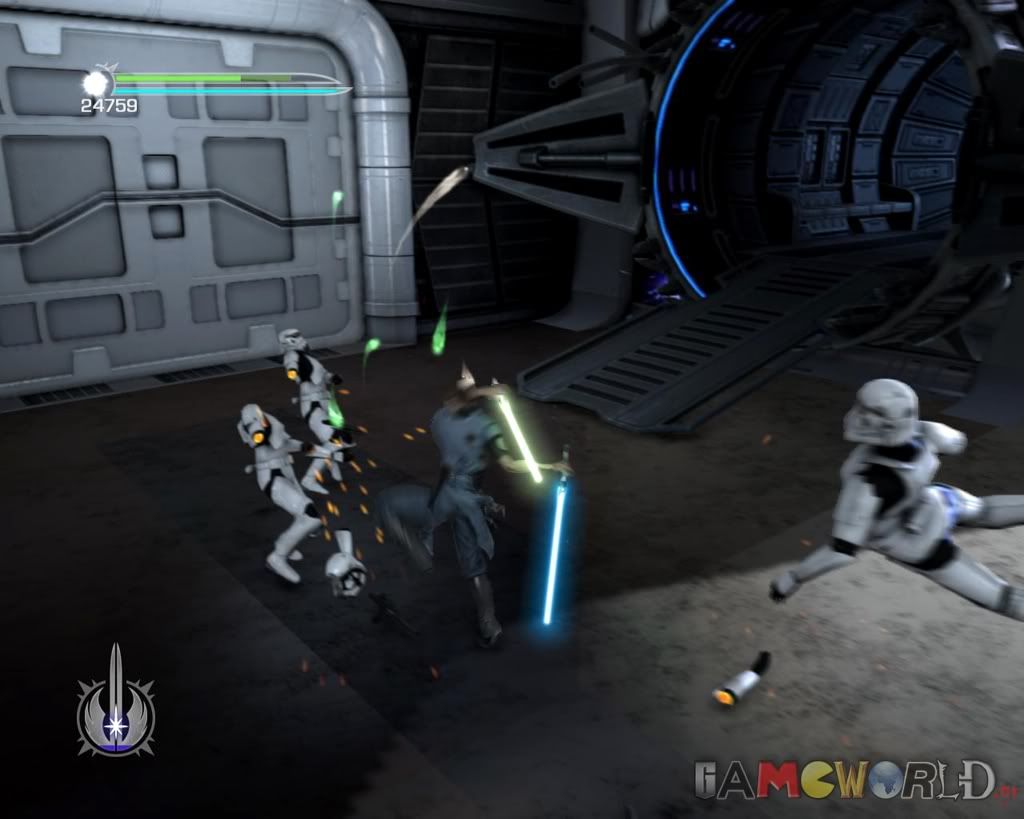This screenshot has height=819, width=1024.
Task: Click the GameWorld watermark logo
Action: [846, 780]
